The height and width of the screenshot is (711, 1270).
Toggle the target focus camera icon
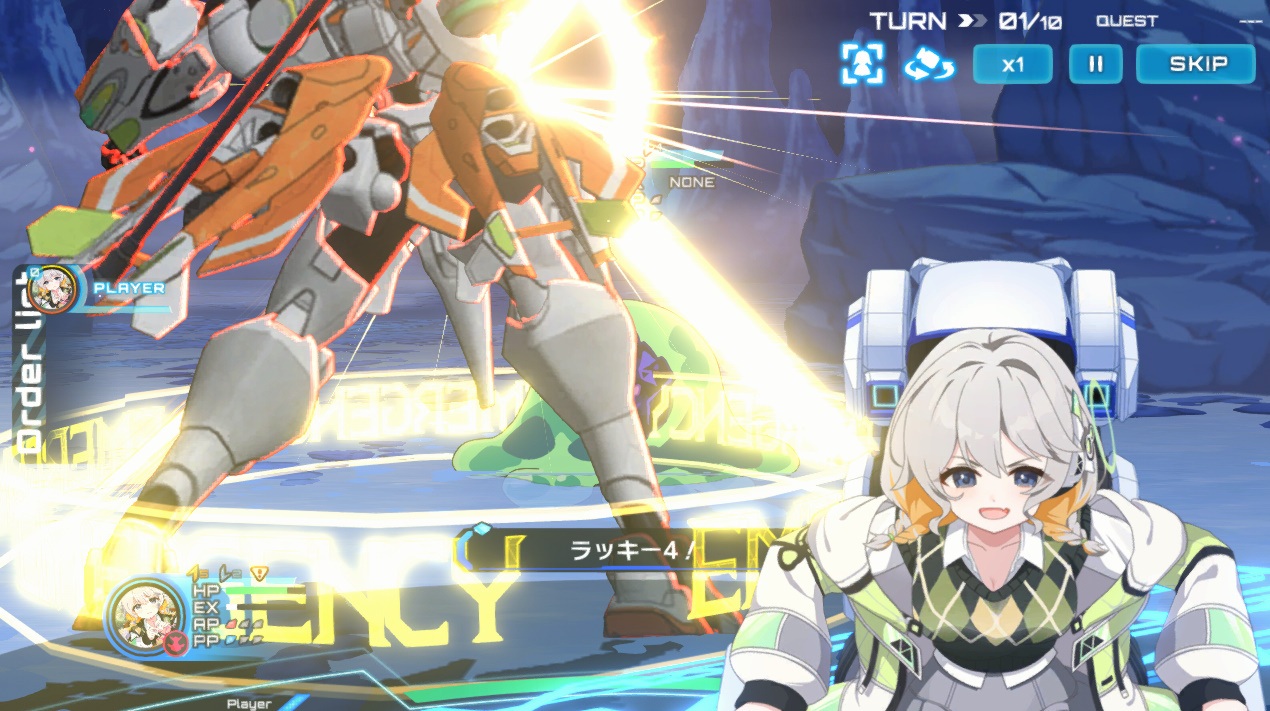click(x=862, y=64)
